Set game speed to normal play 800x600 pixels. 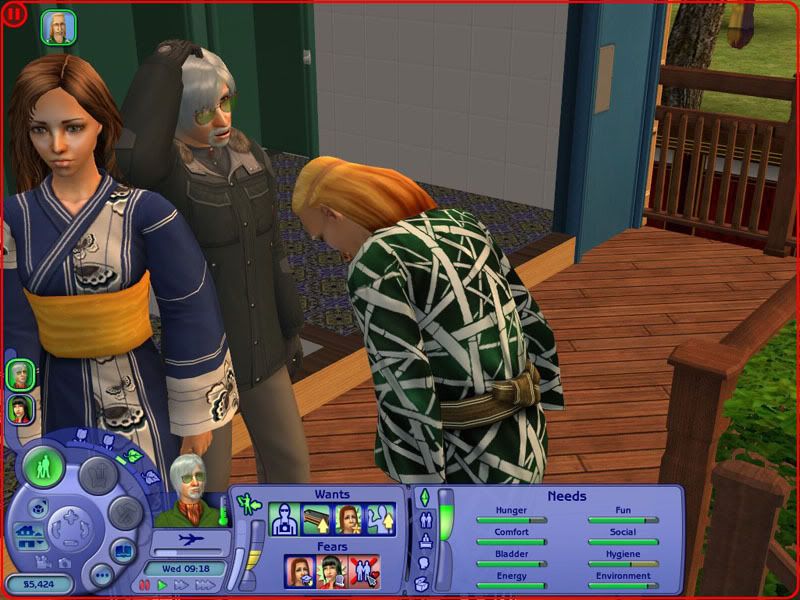[162, 585]
